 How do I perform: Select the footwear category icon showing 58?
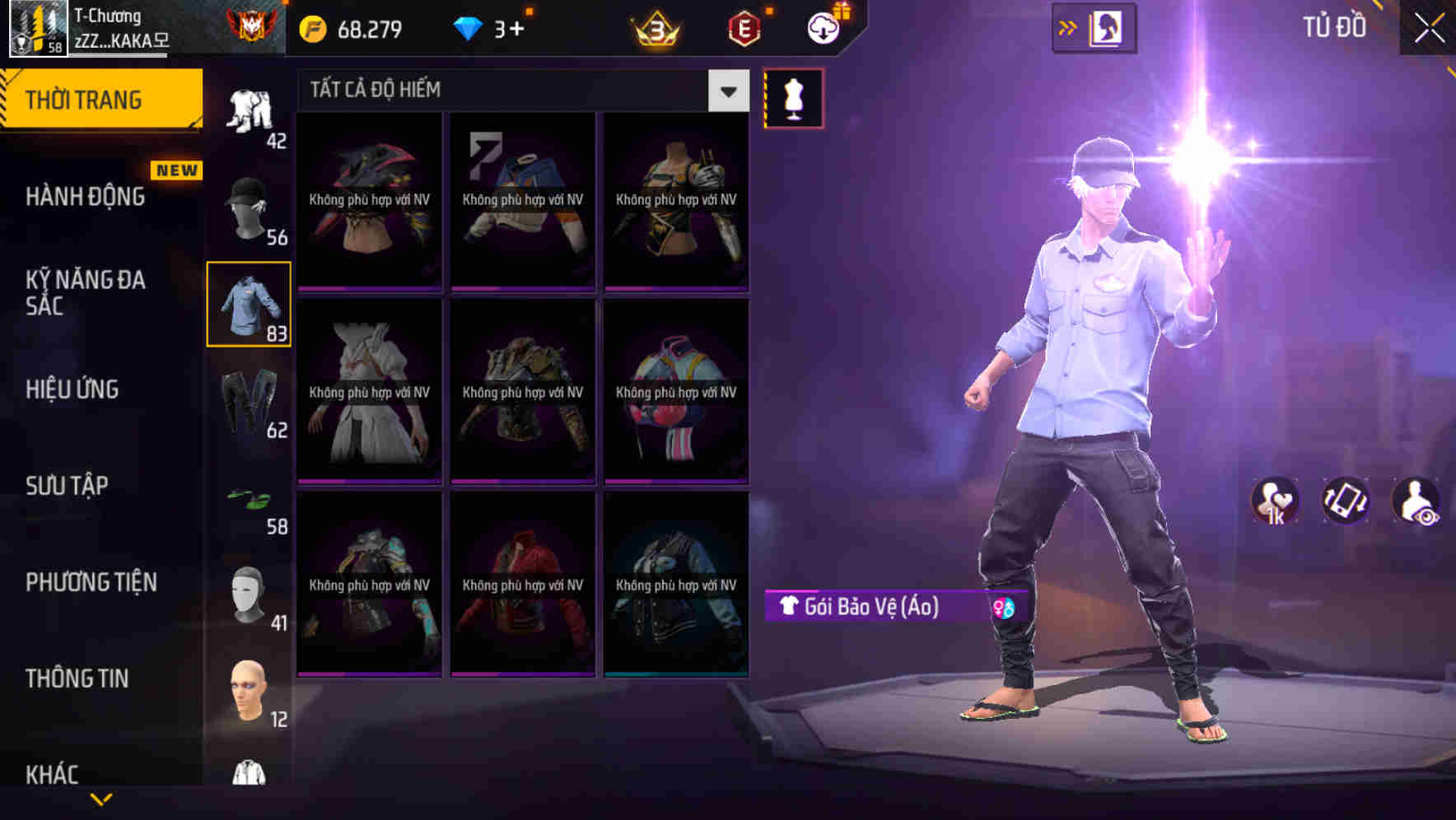coord(247,501)
